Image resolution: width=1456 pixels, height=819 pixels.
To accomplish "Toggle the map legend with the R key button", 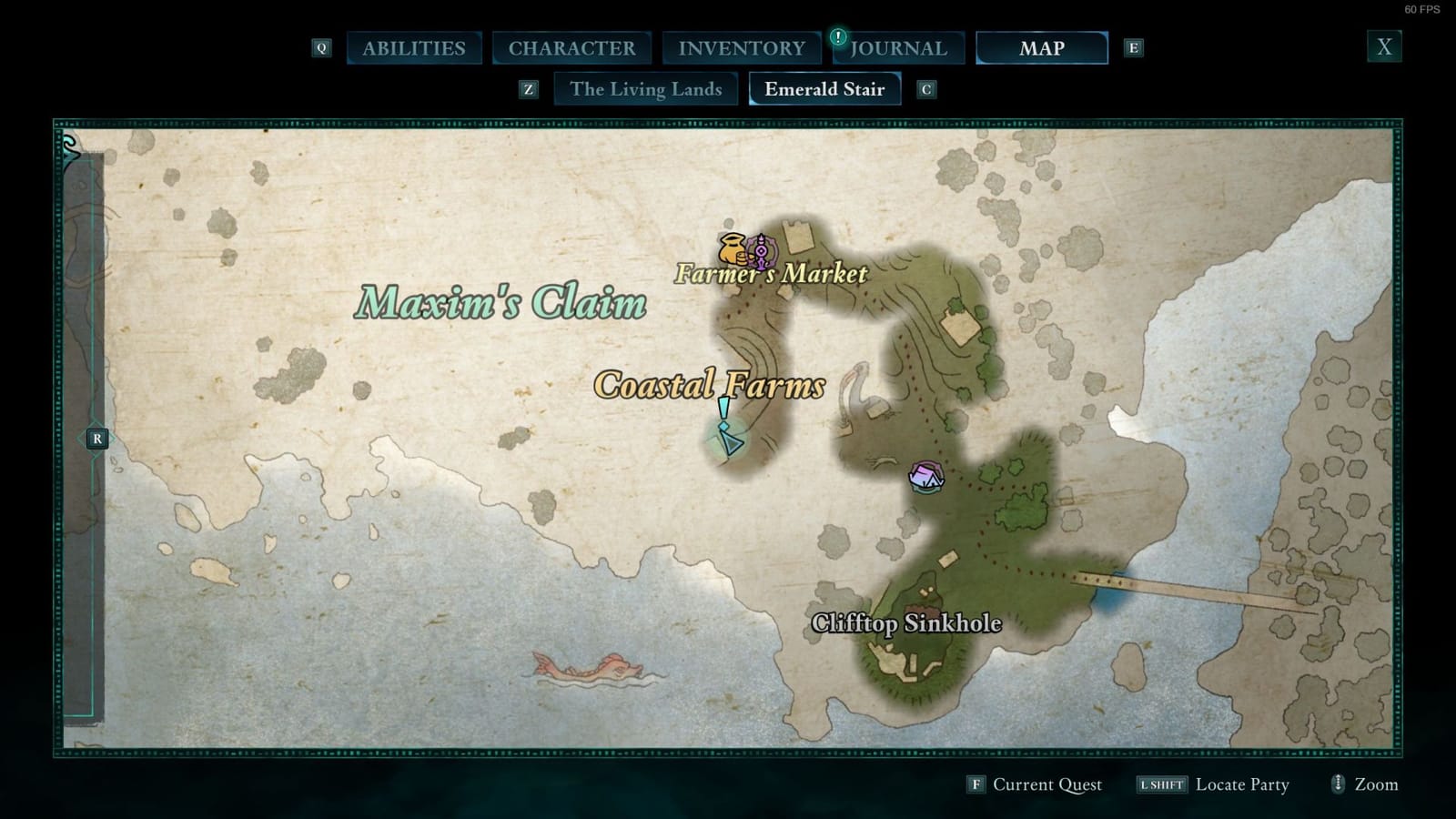I will click(x=96, y=438).
